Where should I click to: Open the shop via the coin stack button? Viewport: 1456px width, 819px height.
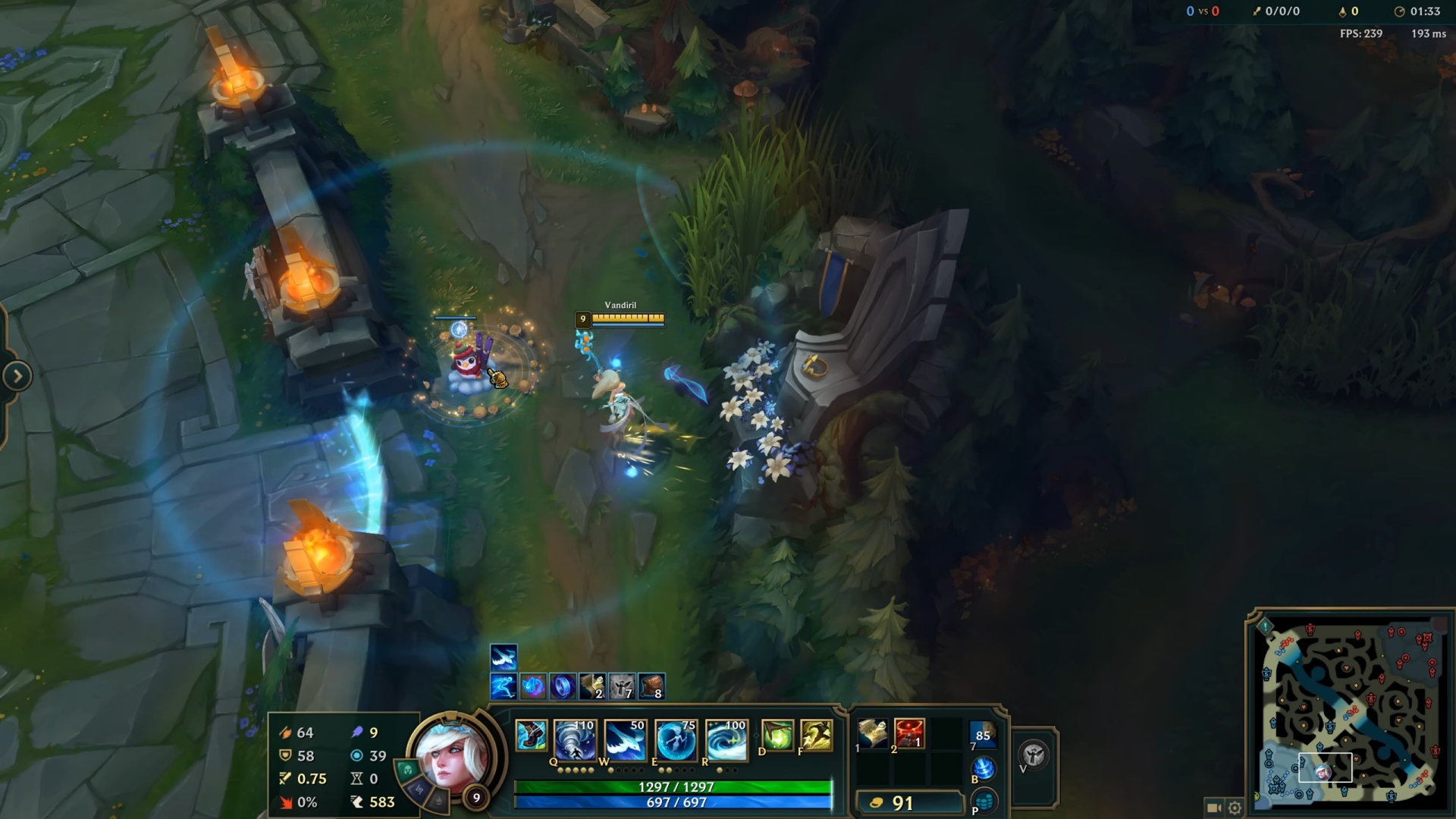pos(984,801)
